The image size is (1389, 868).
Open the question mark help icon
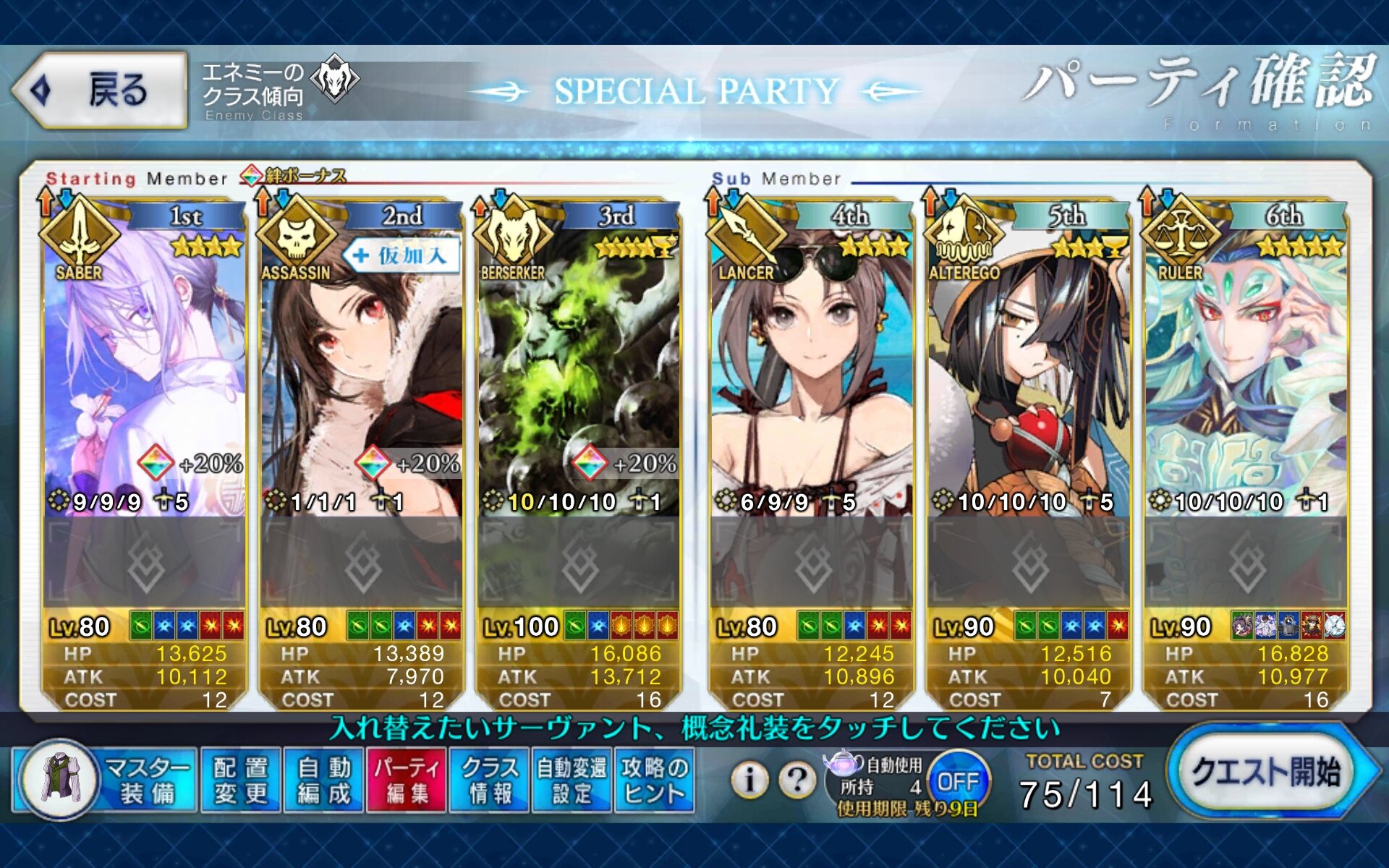[x=797, y=779]
